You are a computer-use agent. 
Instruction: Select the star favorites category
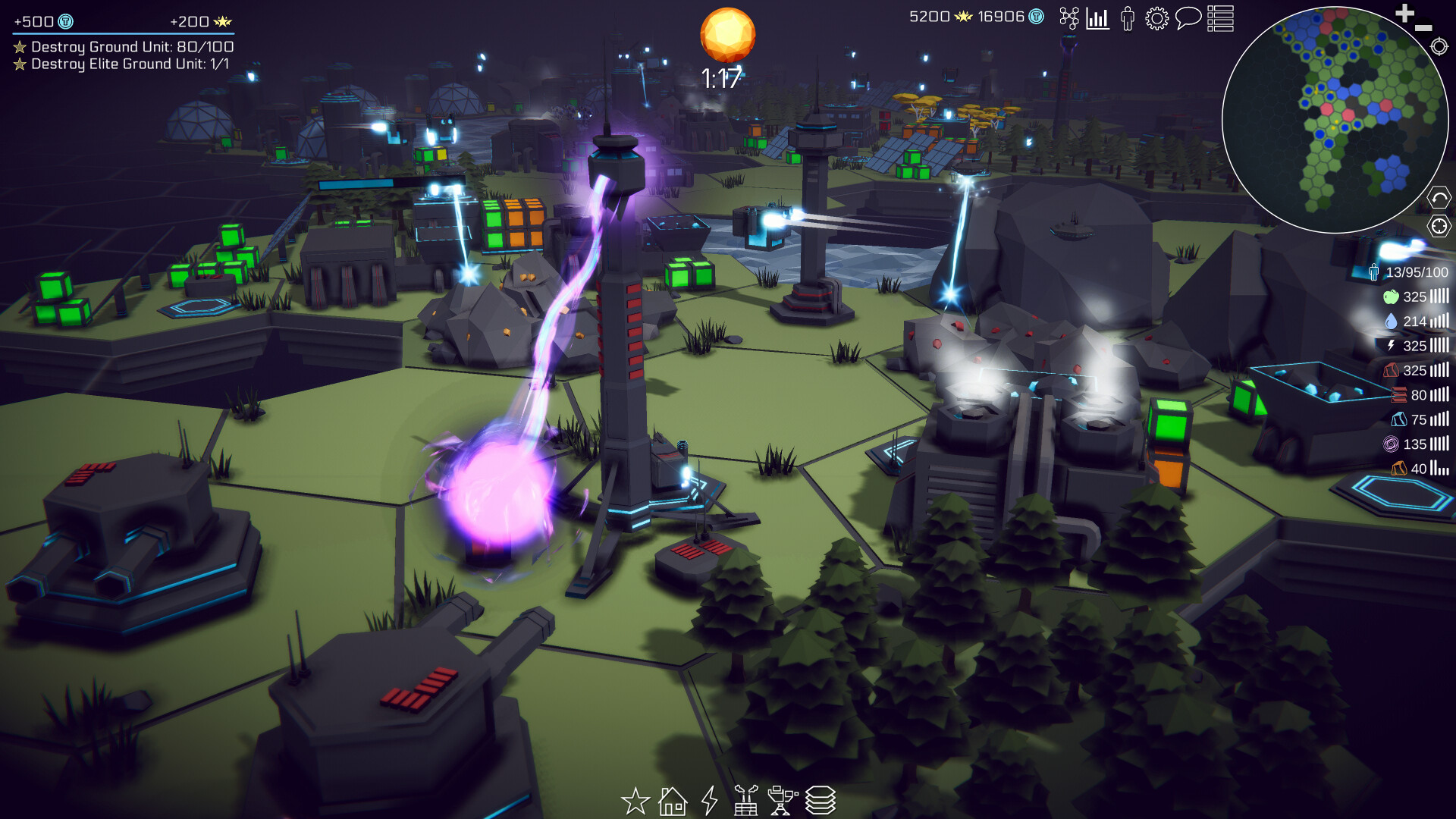click(x=635, y=800)
